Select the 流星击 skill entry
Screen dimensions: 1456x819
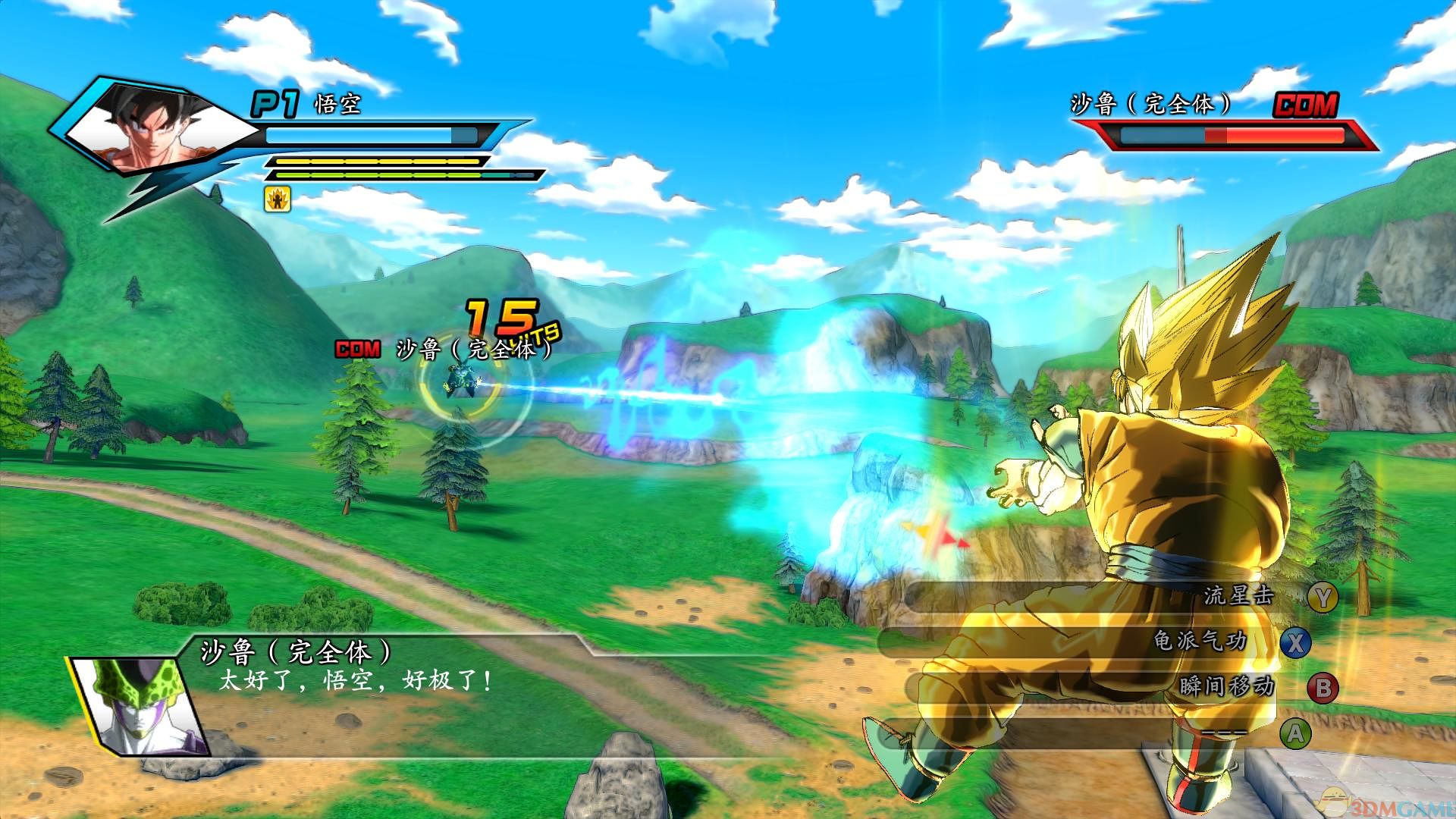point(1238,596)
